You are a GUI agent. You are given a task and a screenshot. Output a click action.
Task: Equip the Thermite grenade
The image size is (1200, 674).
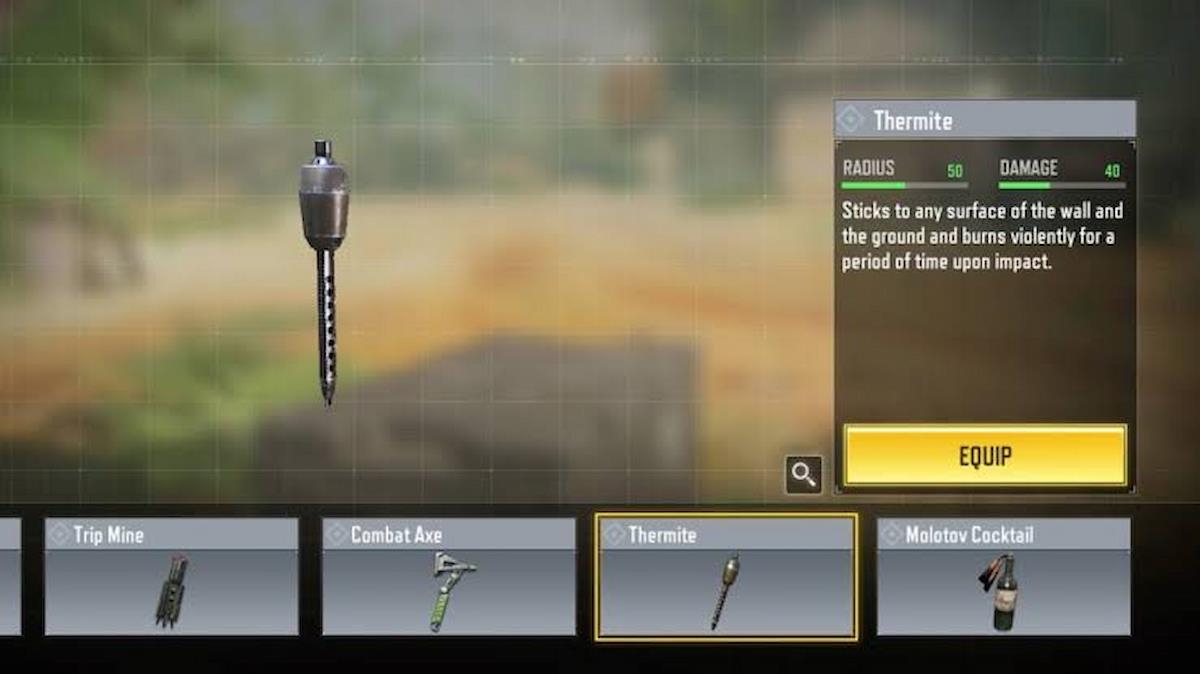pyautogui.click(x=985, y=456)
